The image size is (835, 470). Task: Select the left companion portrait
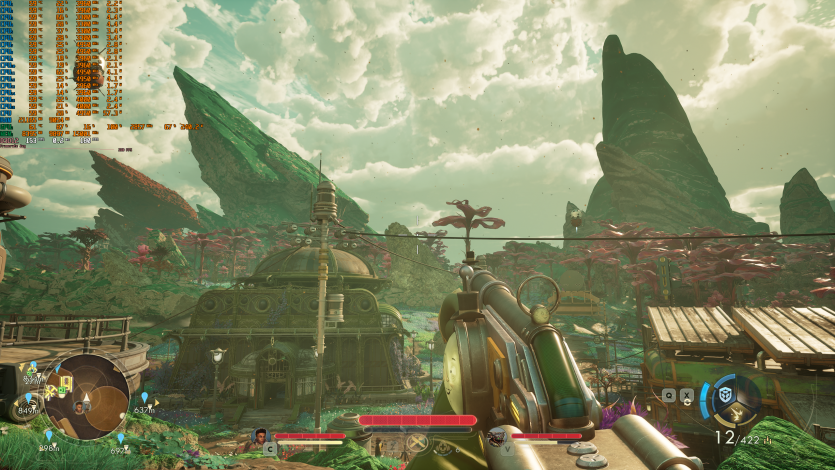point(260,437)
